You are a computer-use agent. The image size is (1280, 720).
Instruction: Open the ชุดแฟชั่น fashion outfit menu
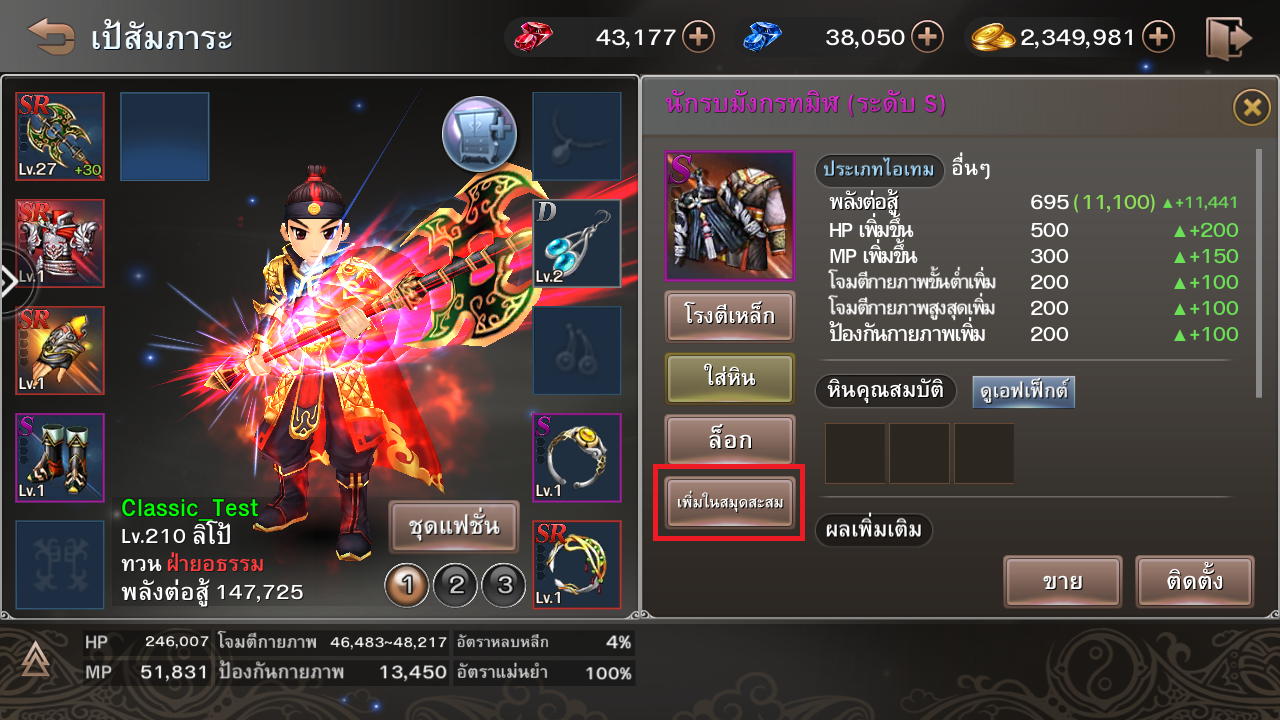tap(454, 526)
